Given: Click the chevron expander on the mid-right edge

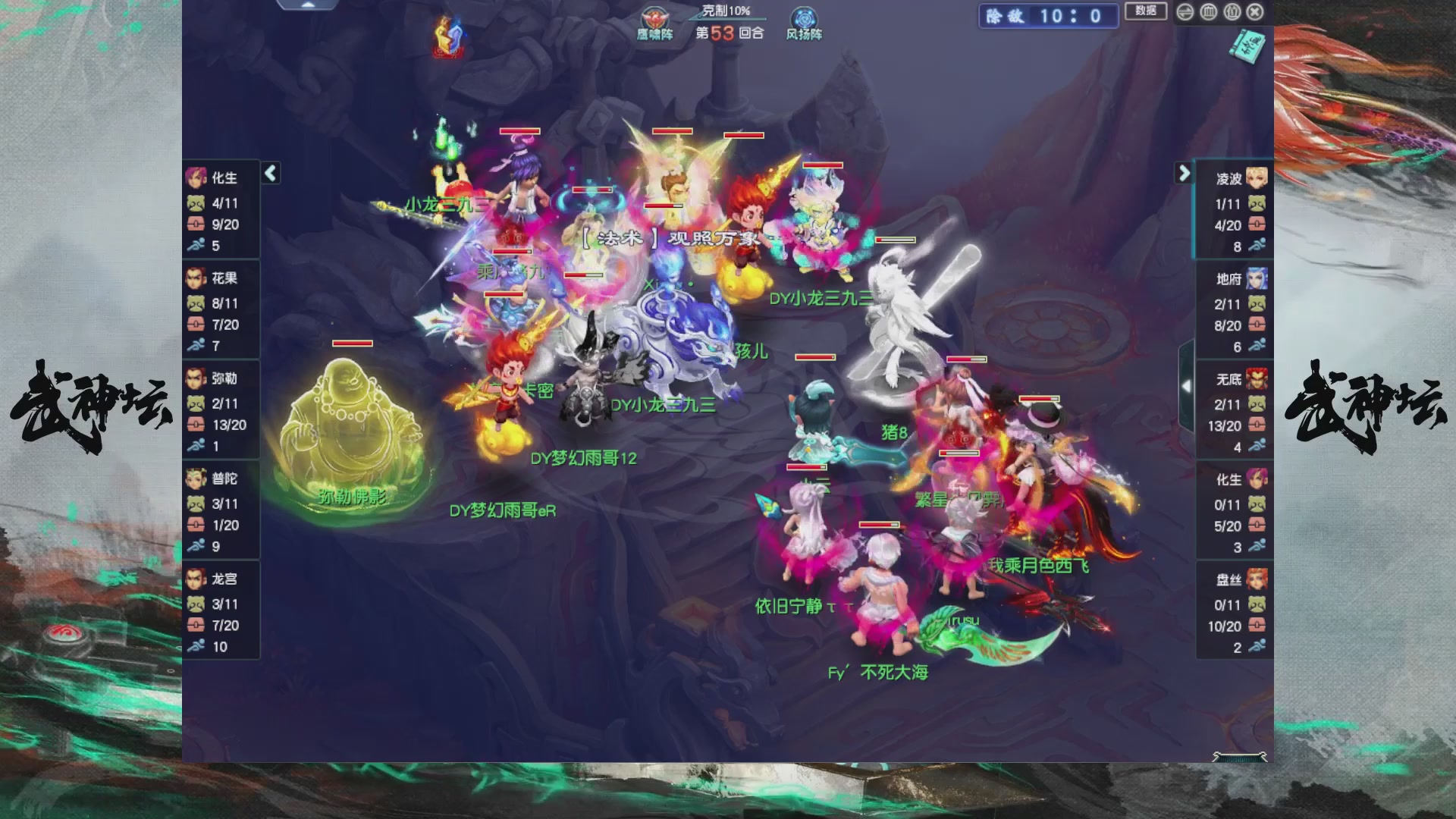Looking at the screenshot, I should tap(1187, 387).
